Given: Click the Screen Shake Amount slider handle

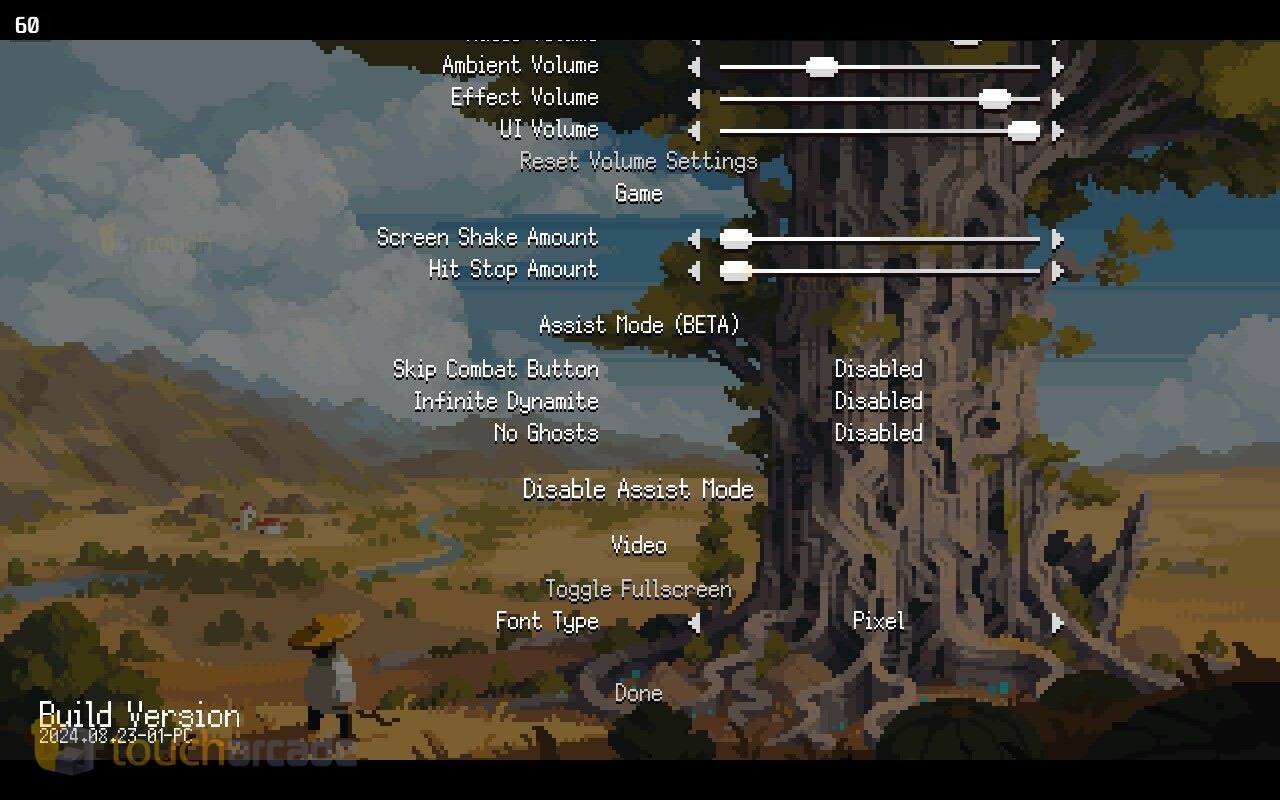Looking at the screenshot, I should click(736, 239).
